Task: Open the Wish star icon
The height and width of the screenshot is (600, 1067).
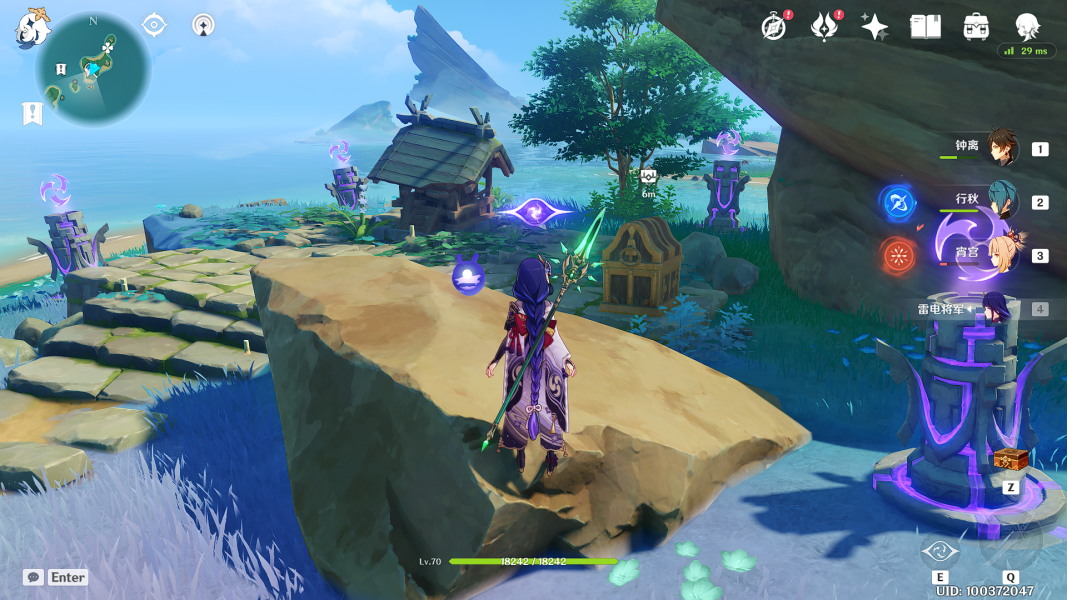Action: 875,27
